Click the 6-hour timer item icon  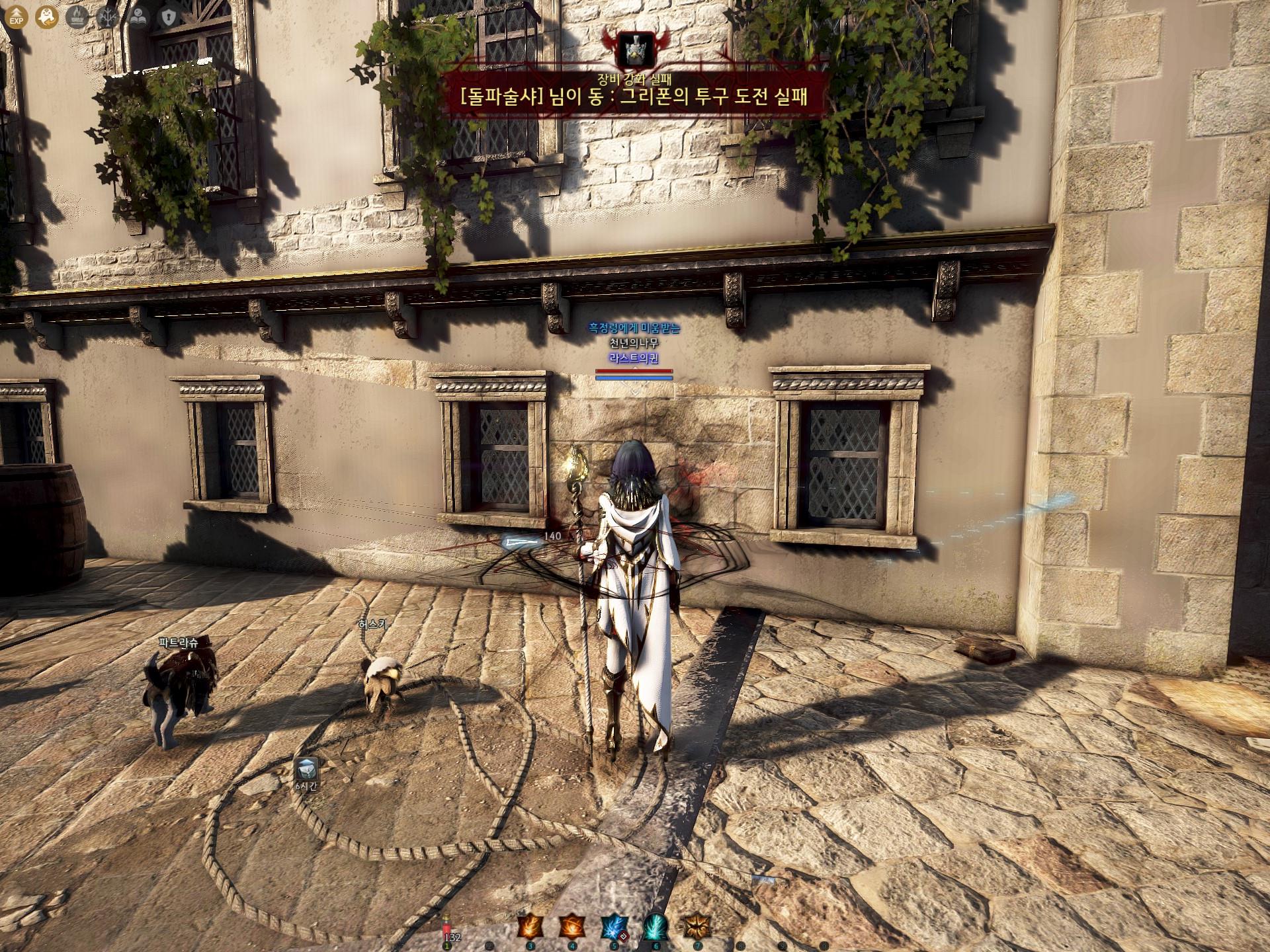coord(306,769)
